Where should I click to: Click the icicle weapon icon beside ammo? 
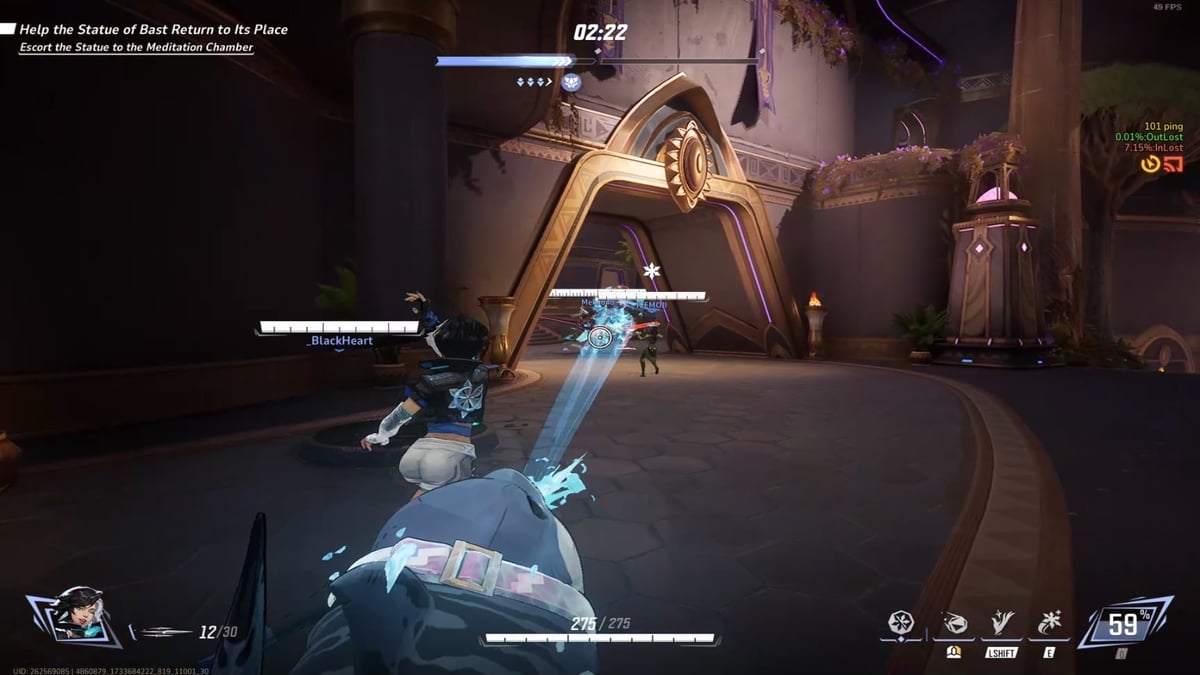[x=165, y=632]
